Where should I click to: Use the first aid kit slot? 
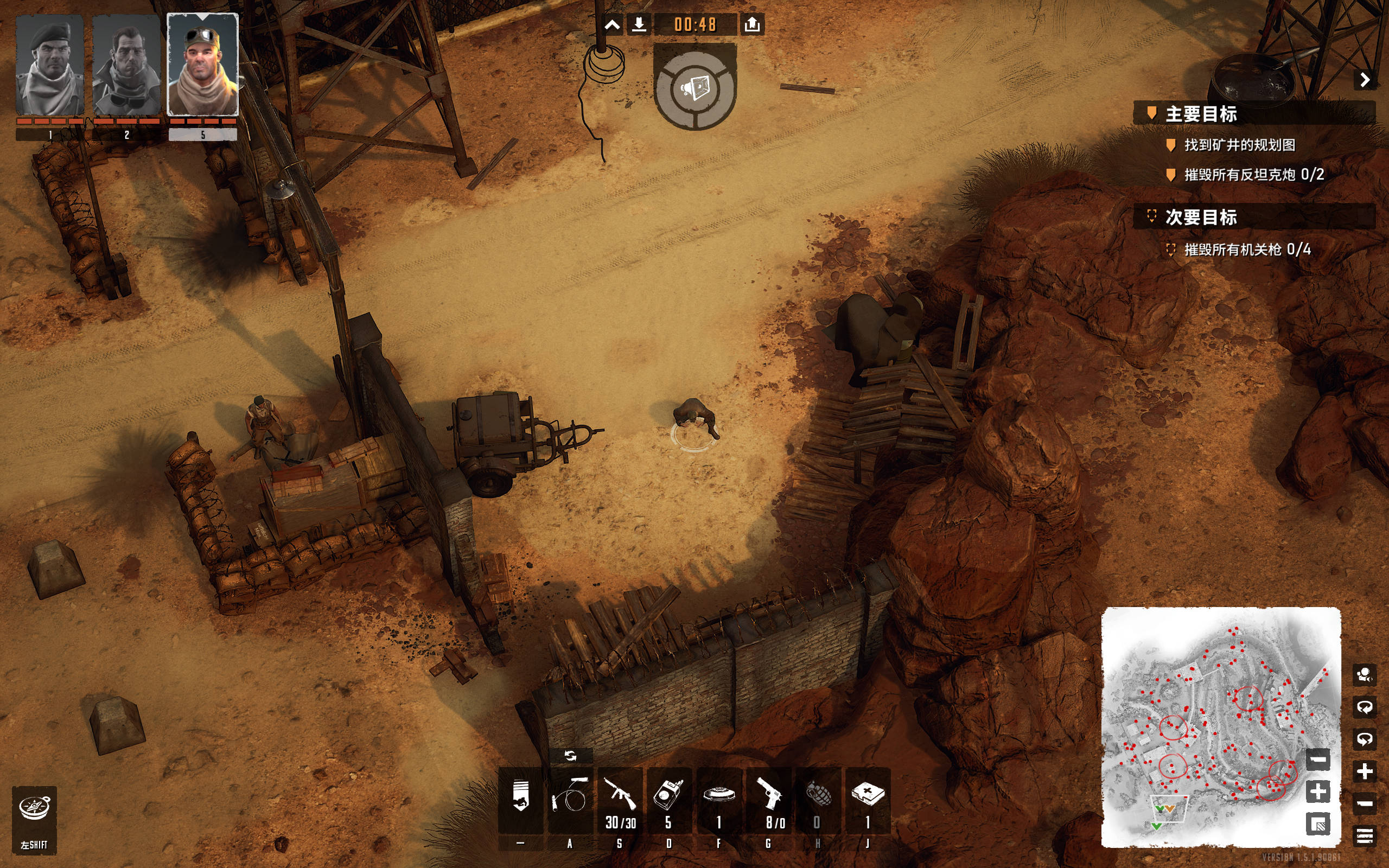[867, 800]
